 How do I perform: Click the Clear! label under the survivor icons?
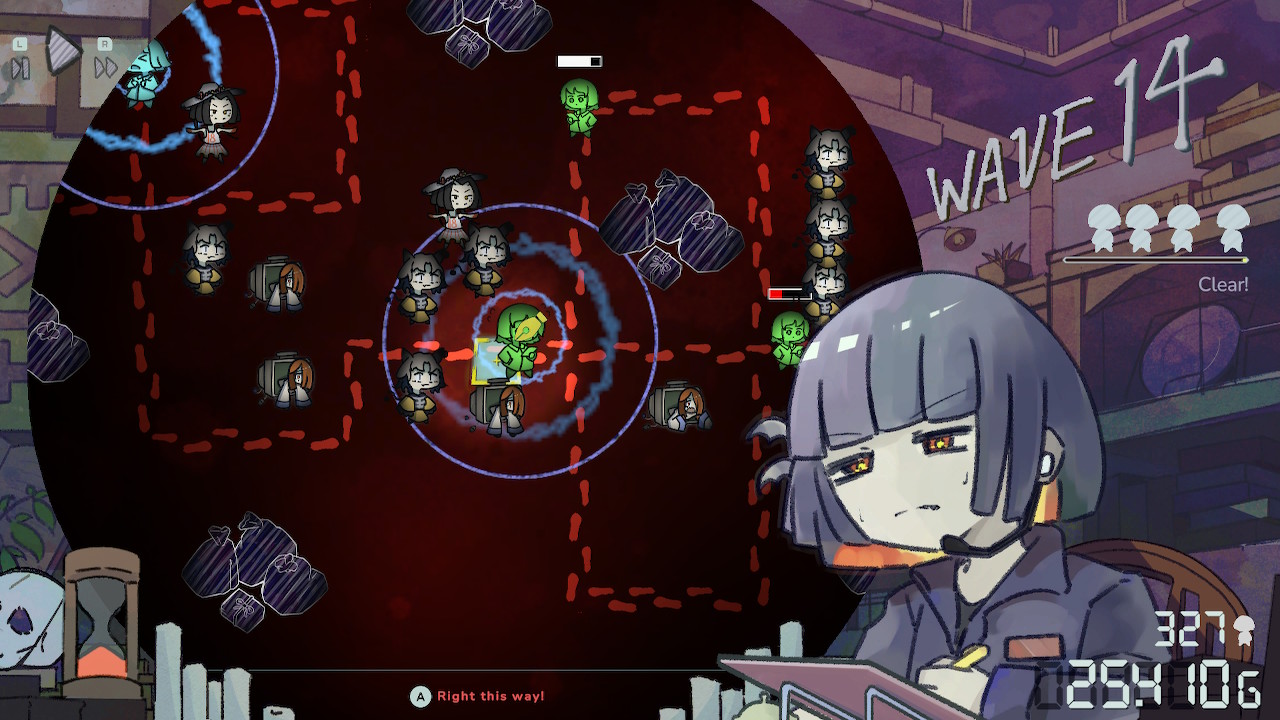coord(1224,284)
